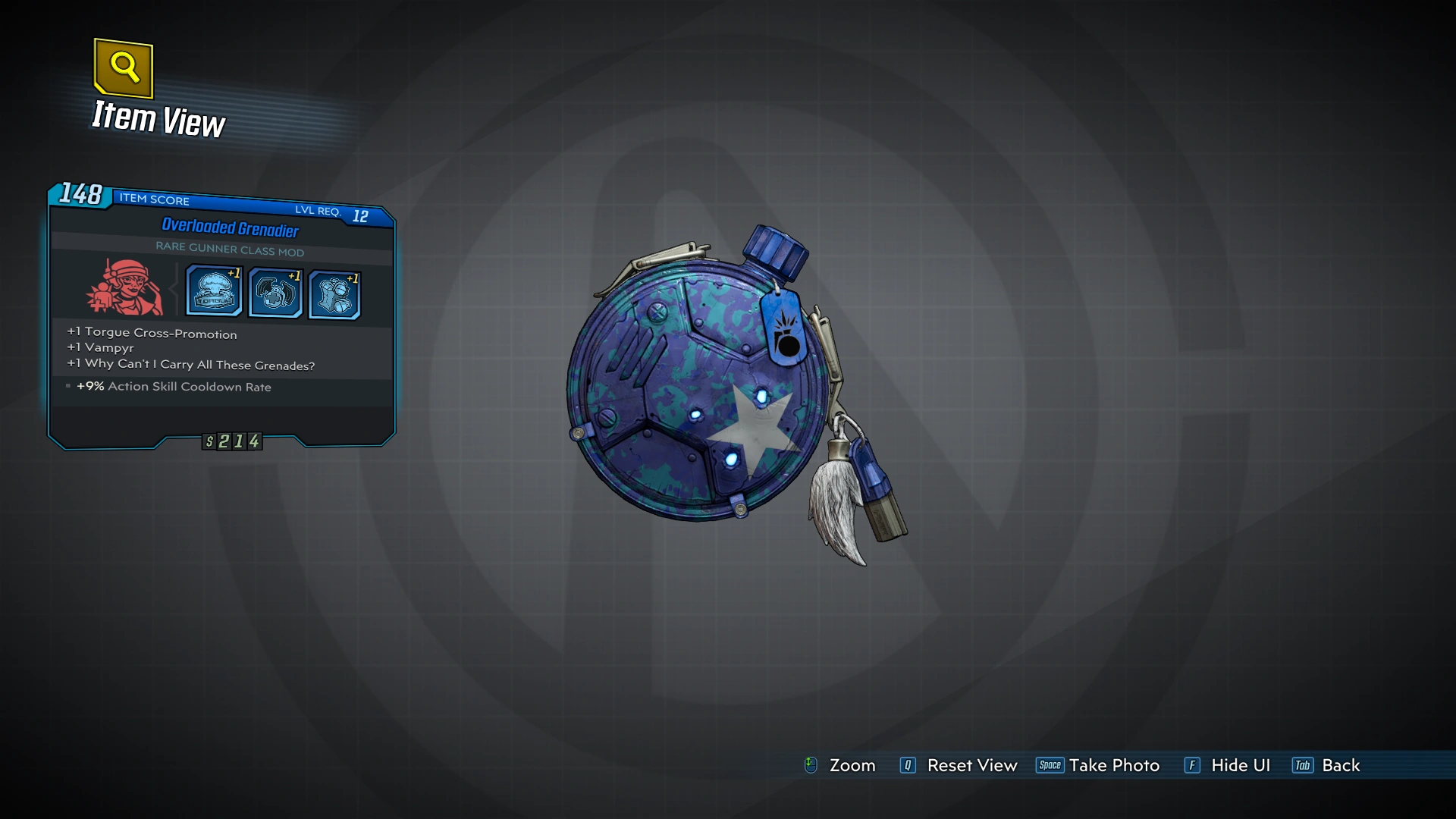Select the Overloaded Grenadier item name
The image size is (1456, 819).
point(231,227)
